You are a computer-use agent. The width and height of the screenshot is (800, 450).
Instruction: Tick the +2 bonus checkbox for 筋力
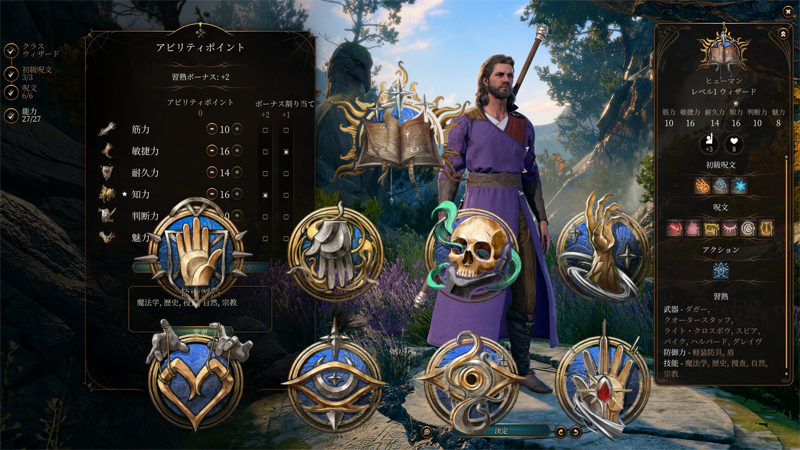[x=265, y=130]
